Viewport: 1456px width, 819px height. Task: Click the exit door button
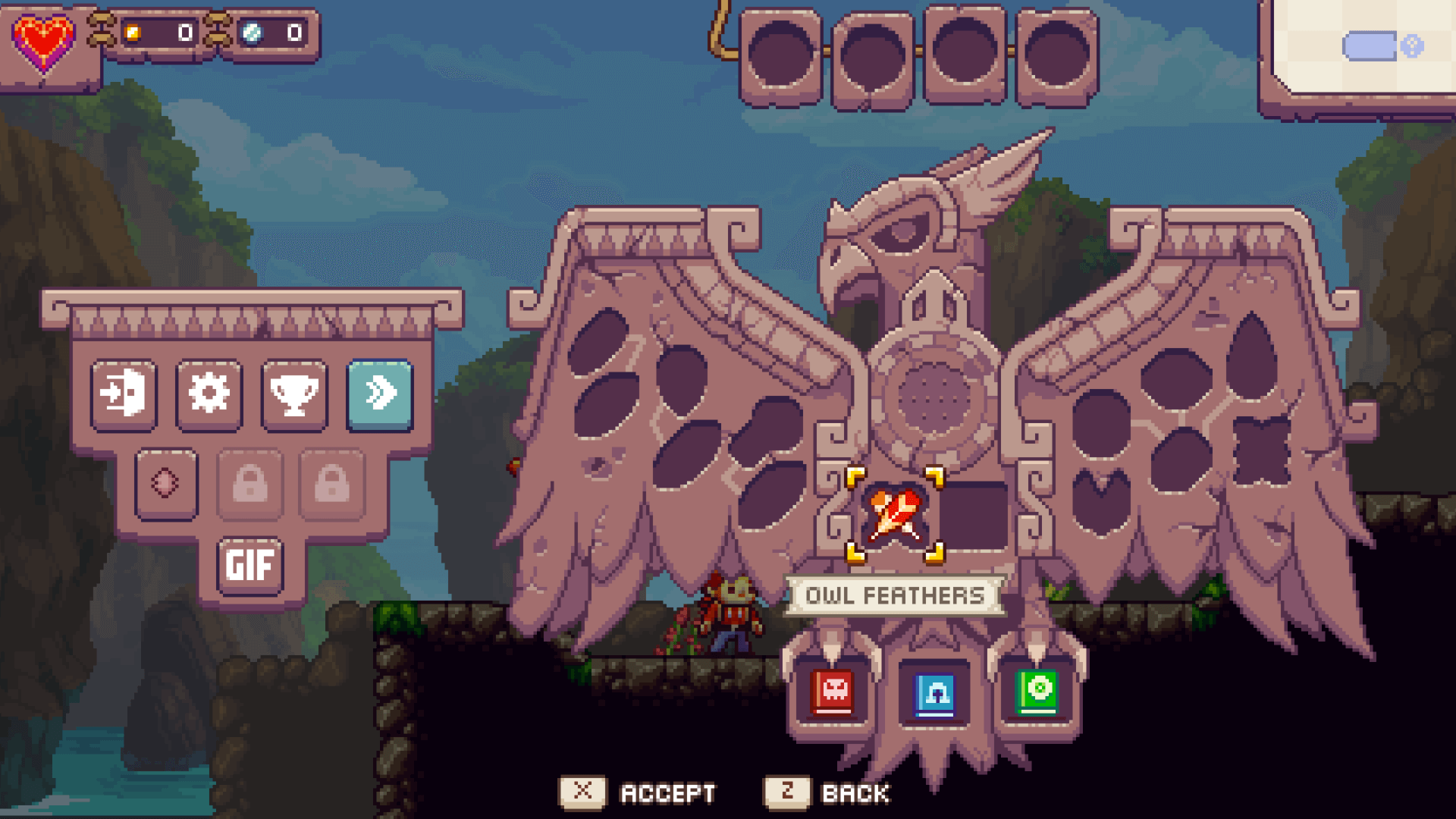[x=124, y=394]
